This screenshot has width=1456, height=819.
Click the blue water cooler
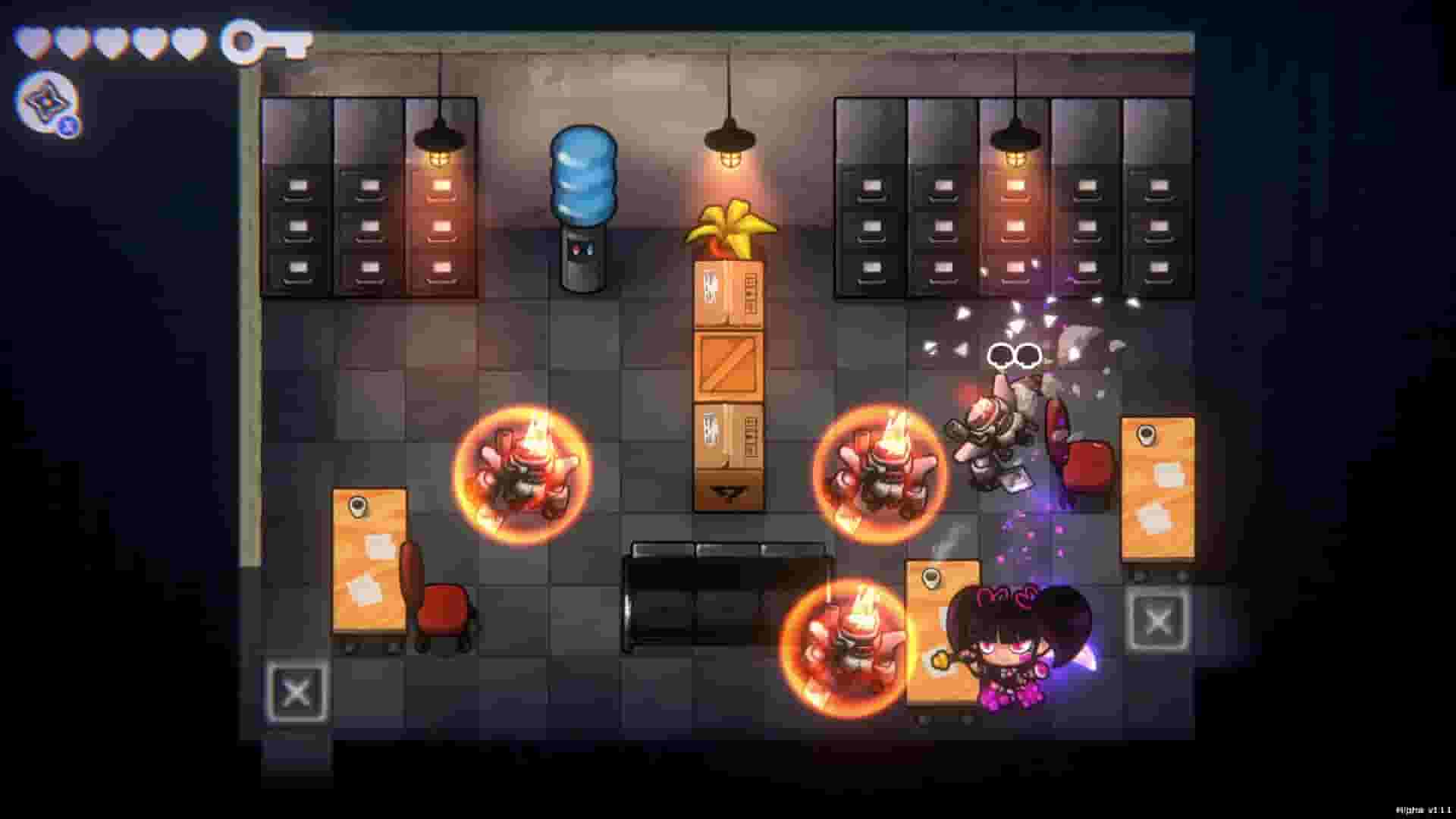coord(584,205)
